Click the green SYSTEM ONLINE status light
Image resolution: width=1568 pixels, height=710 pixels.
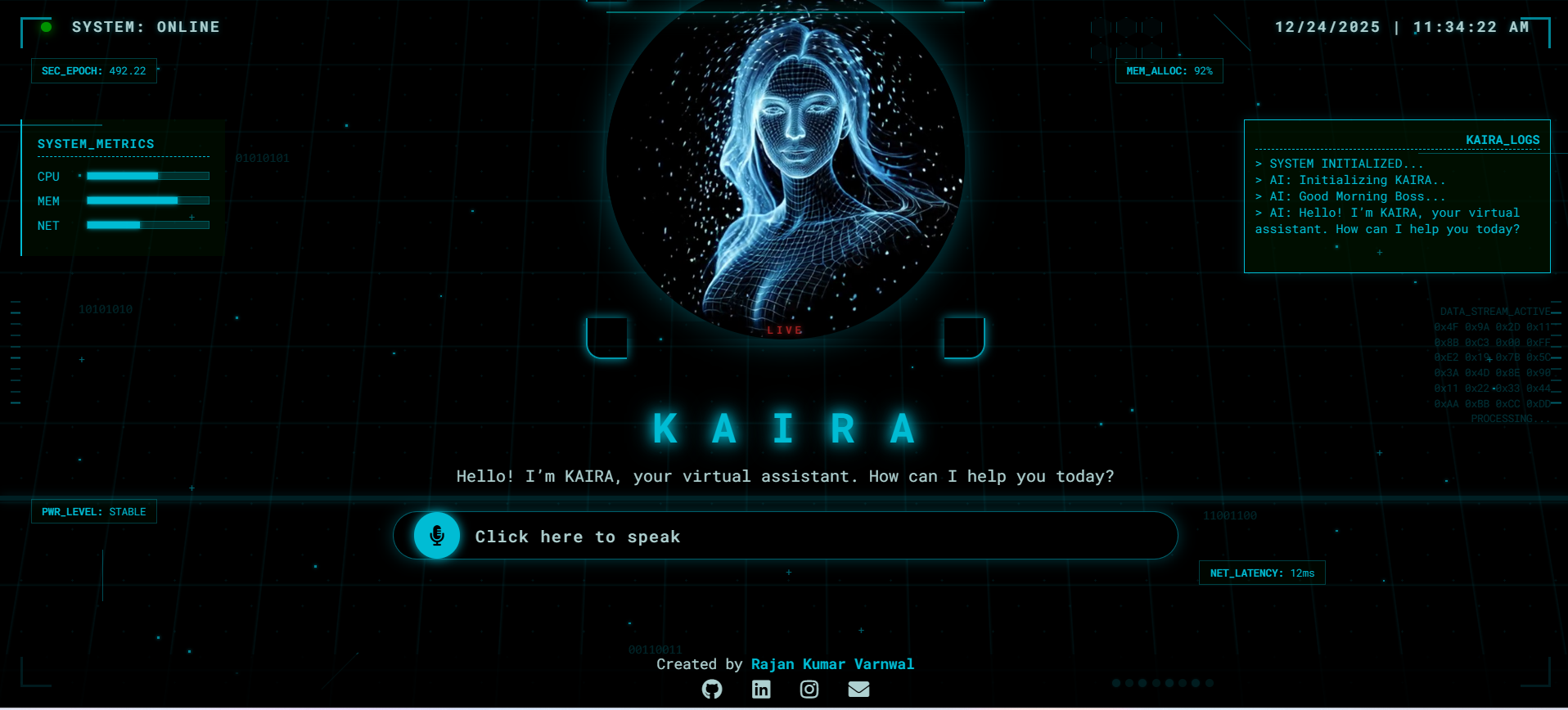click(x=46, y=25)
